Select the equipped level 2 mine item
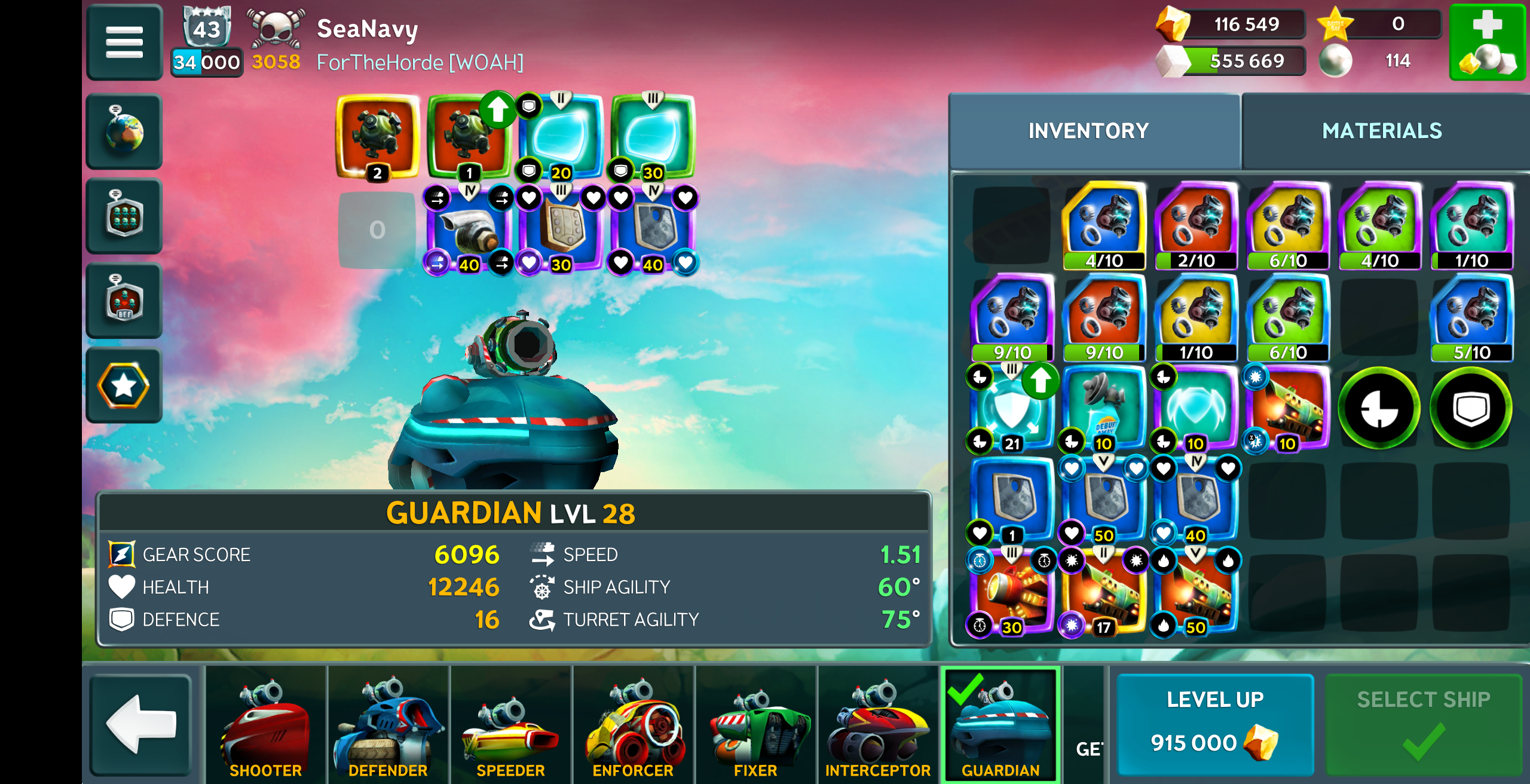This screenshot has height=784, width=1530. click(x=377, y=136)
